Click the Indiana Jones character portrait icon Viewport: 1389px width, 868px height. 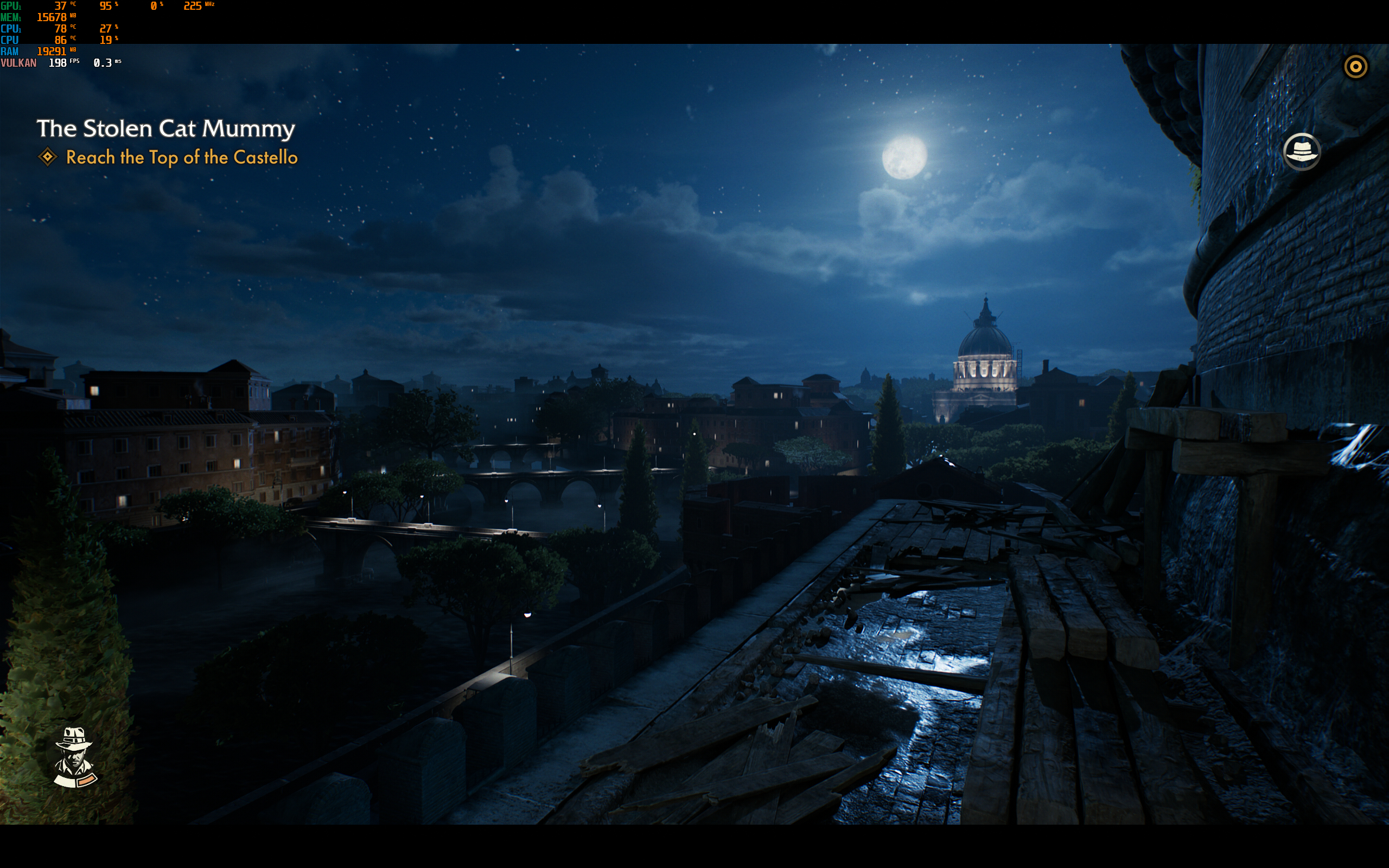pos(75,757)
